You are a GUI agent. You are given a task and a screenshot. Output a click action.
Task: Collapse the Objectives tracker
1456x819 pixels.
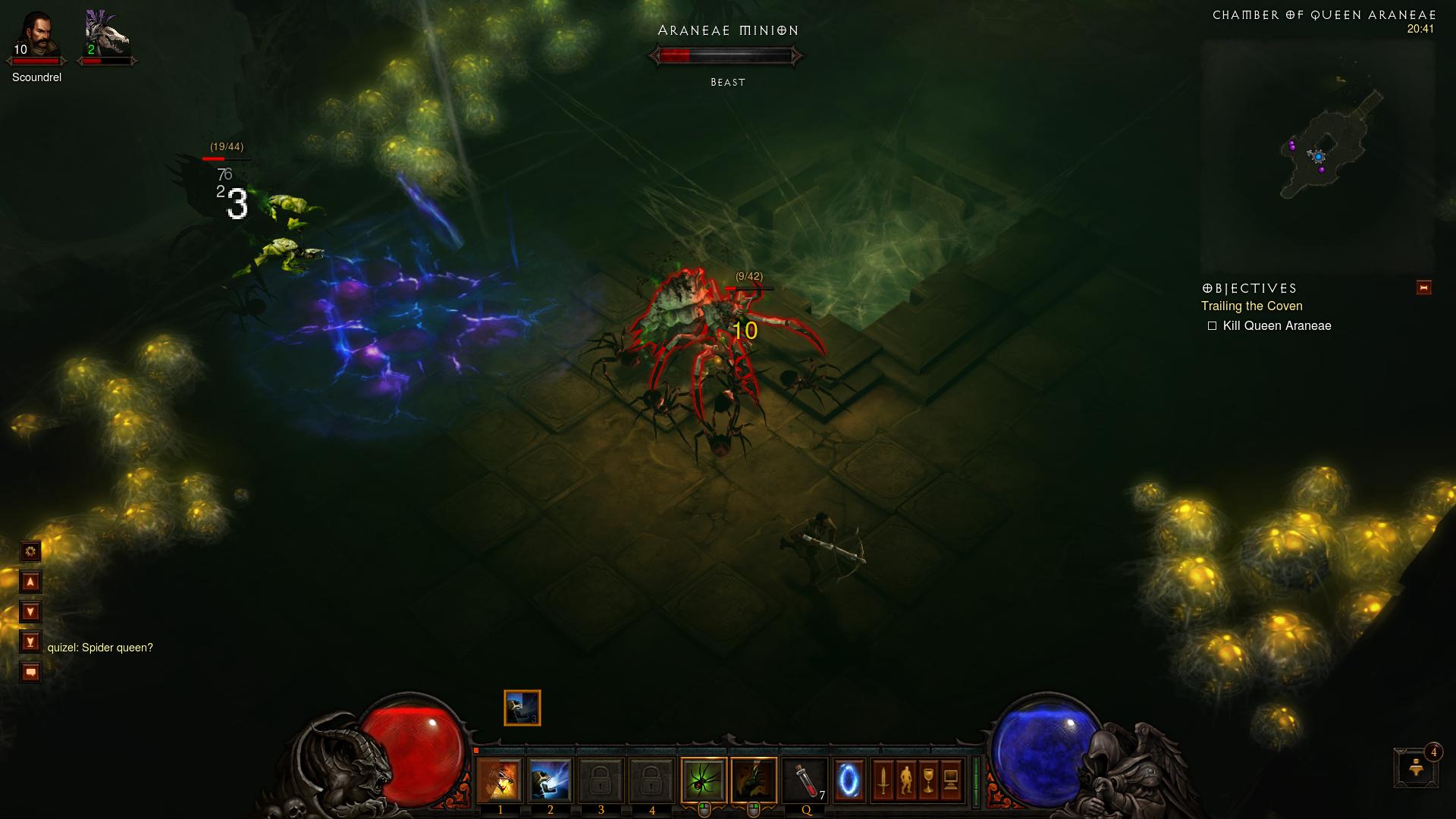(1423, 287)
